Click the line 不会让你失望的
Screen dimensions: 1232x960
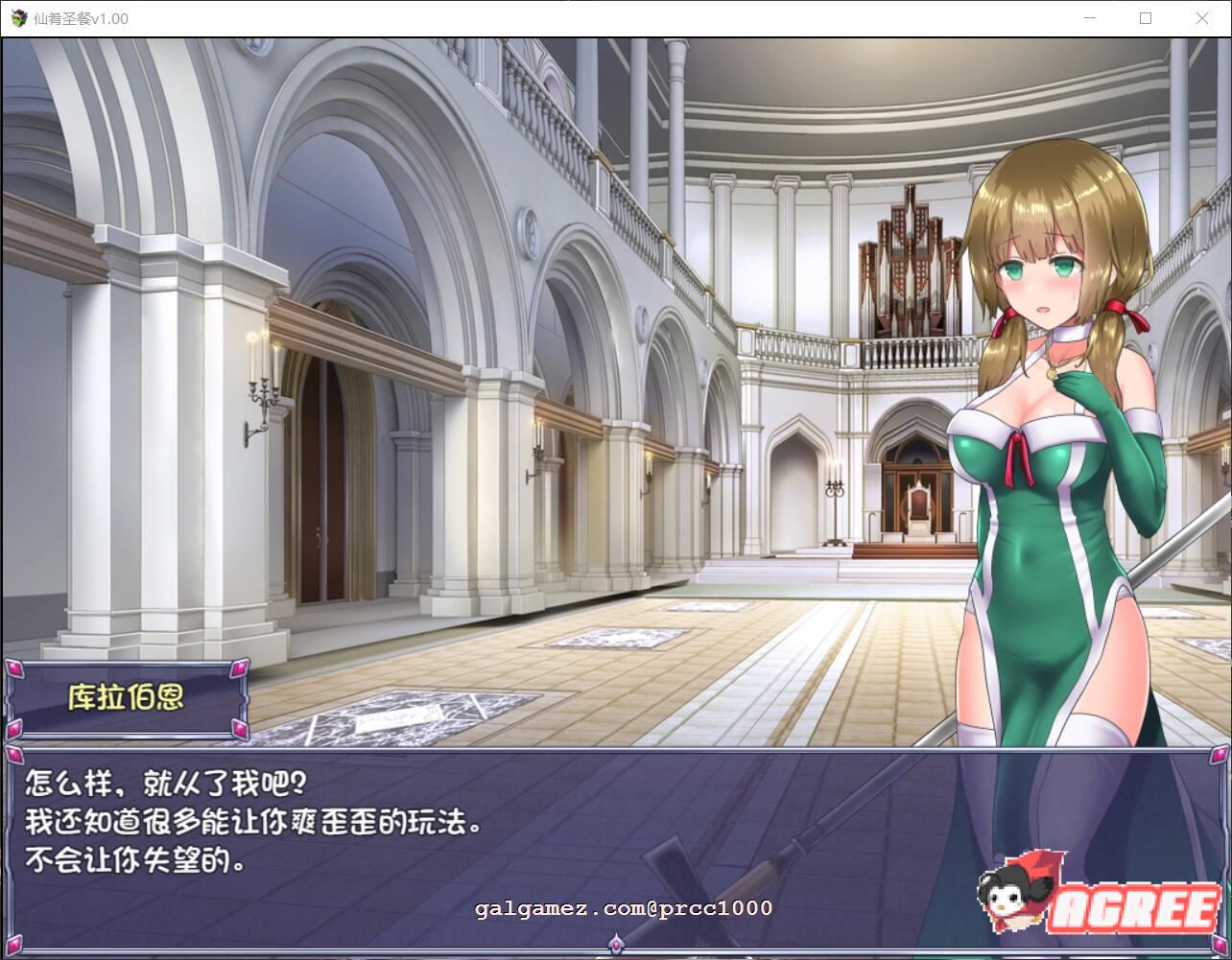point(134,858)
